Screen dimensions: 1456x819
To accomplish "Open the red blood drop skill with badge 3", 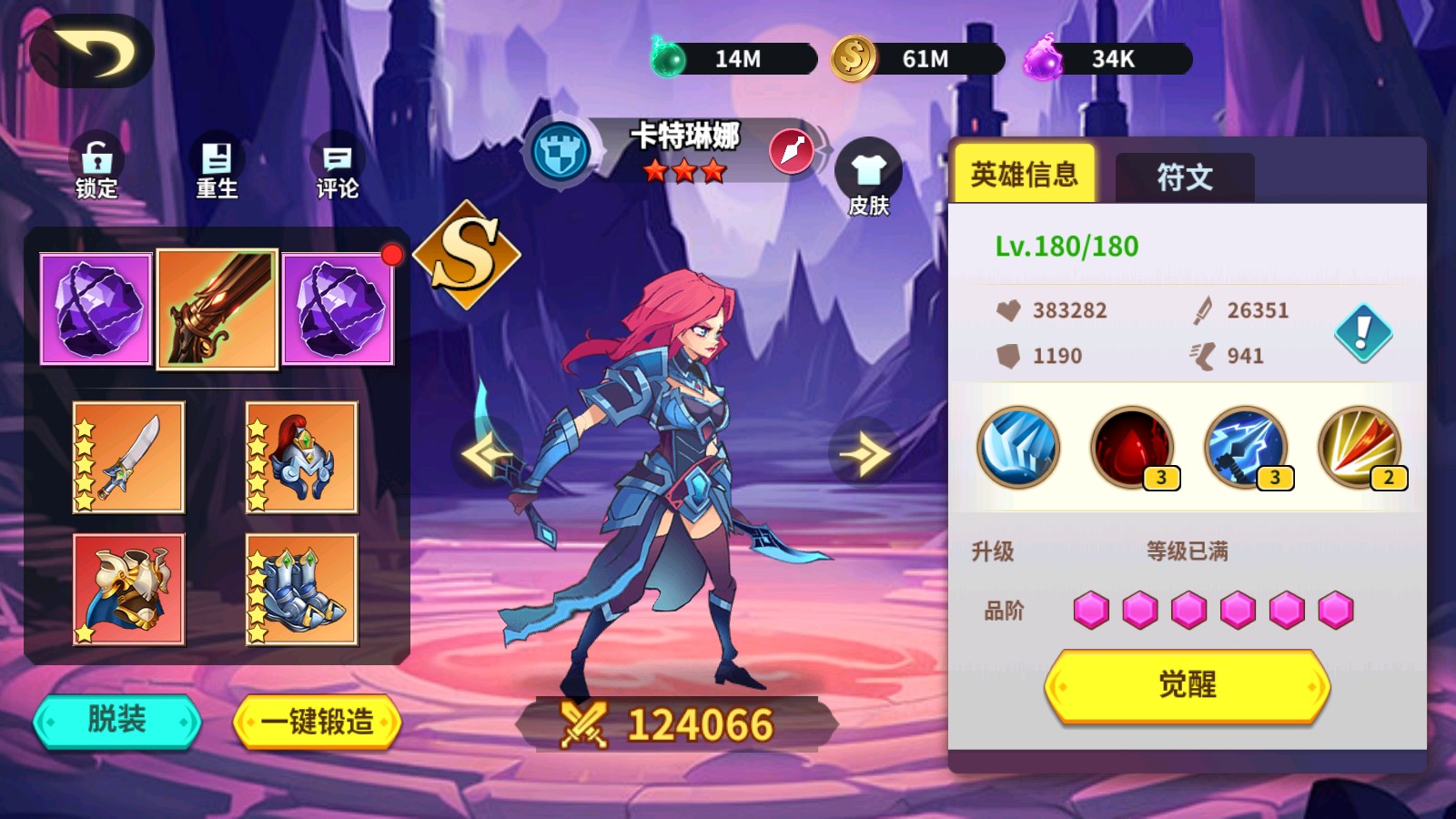I will click(1133, 448).
